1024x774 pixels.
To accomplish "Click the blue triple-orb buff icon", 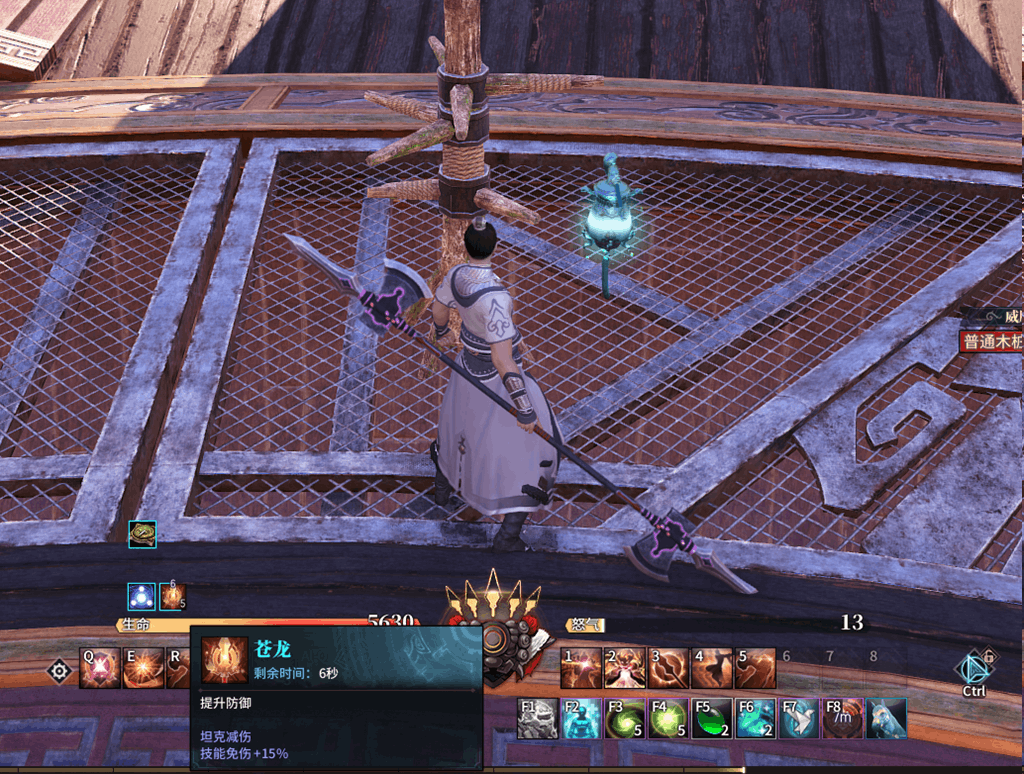I will (141, 597).
